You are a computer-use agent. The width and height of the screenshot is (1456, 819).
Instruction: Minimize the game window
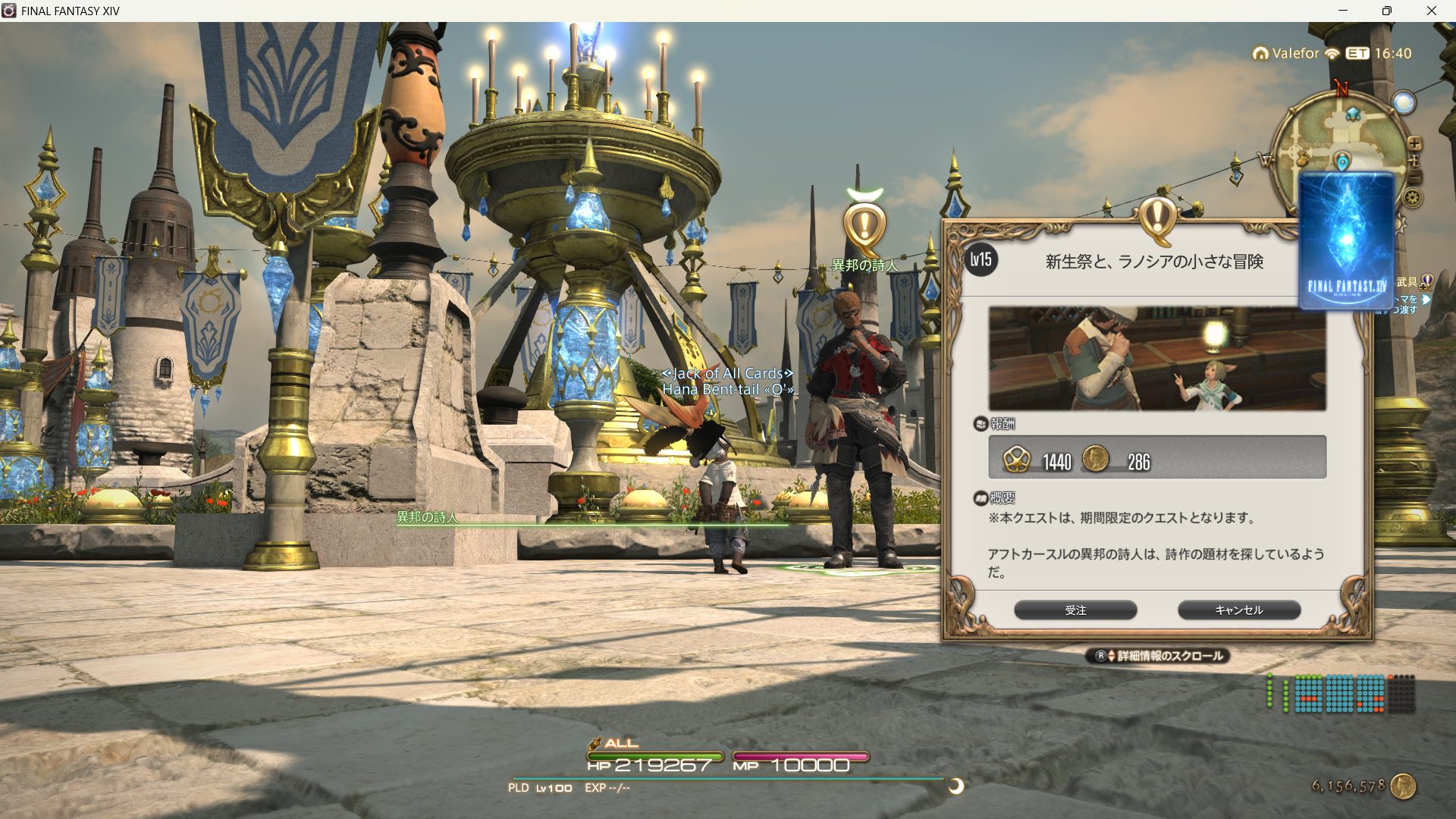point(1343,11)
